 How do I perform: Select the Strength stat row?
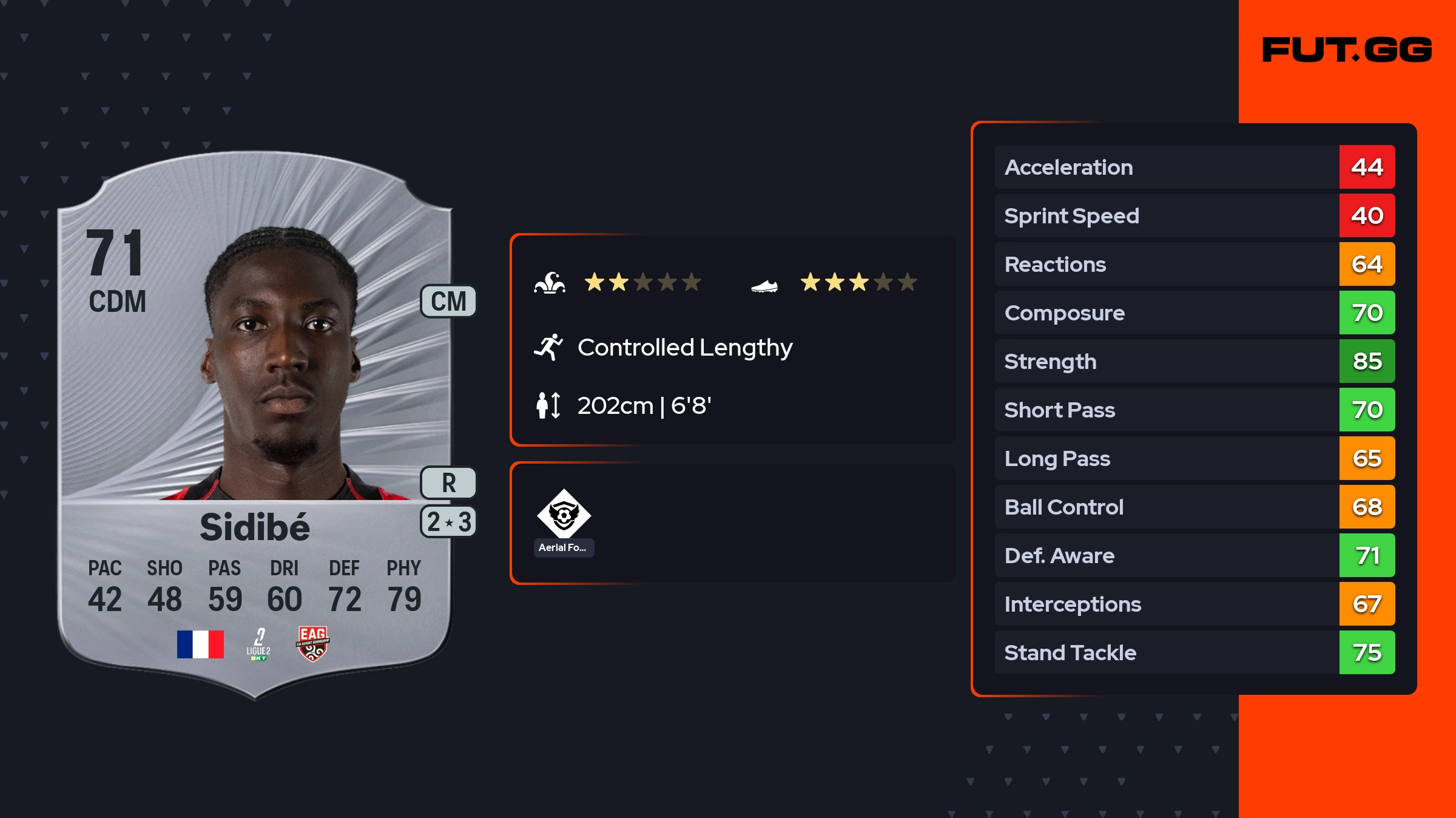point(1194,361)
